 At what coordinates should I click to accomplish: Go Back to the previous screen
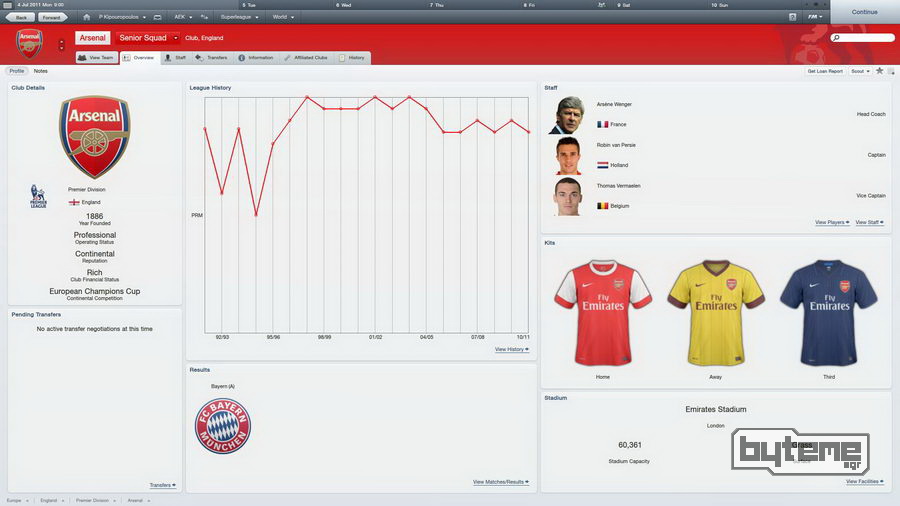point(21,17)
